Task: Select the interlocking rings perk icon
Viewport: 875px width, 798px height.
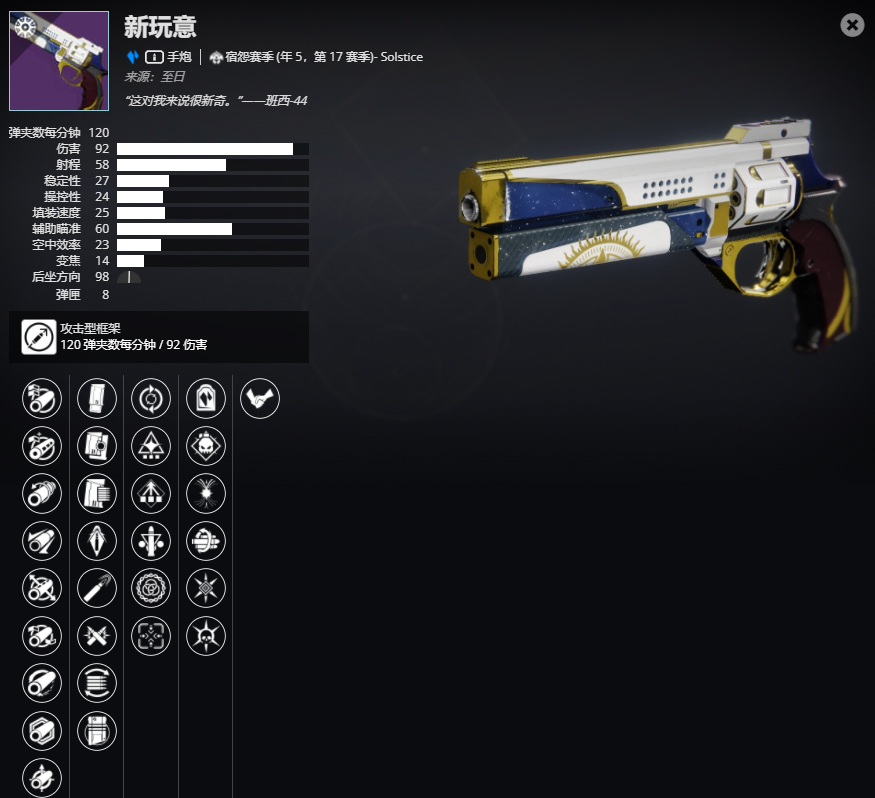Action: (151, 588)
